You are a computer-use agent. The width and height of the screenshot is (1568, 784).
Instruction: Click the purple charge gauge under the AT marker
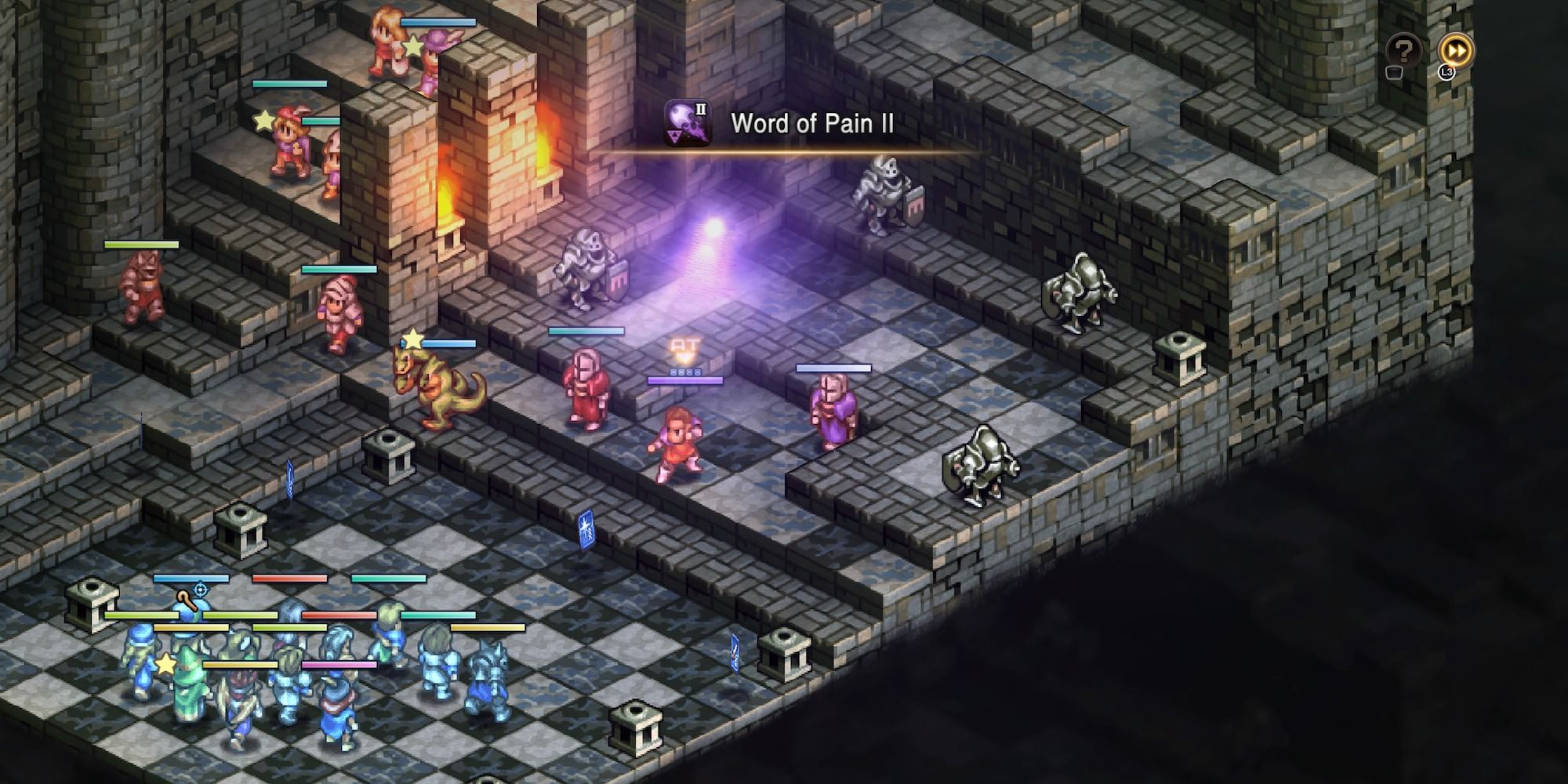click(x=685, y=381)
